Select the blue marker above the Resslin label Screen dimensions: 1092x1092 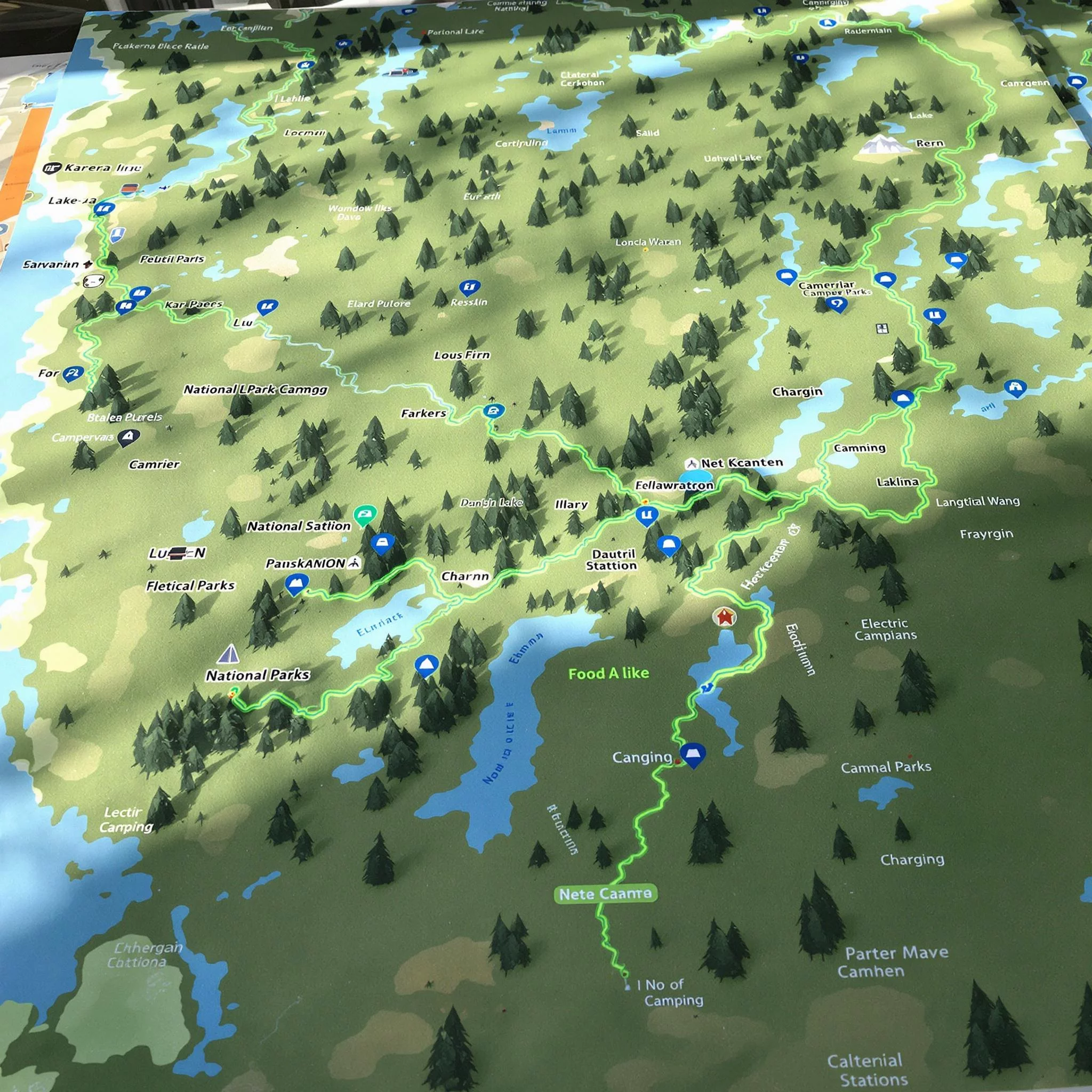pyautogui.click(x=469, y=287)
